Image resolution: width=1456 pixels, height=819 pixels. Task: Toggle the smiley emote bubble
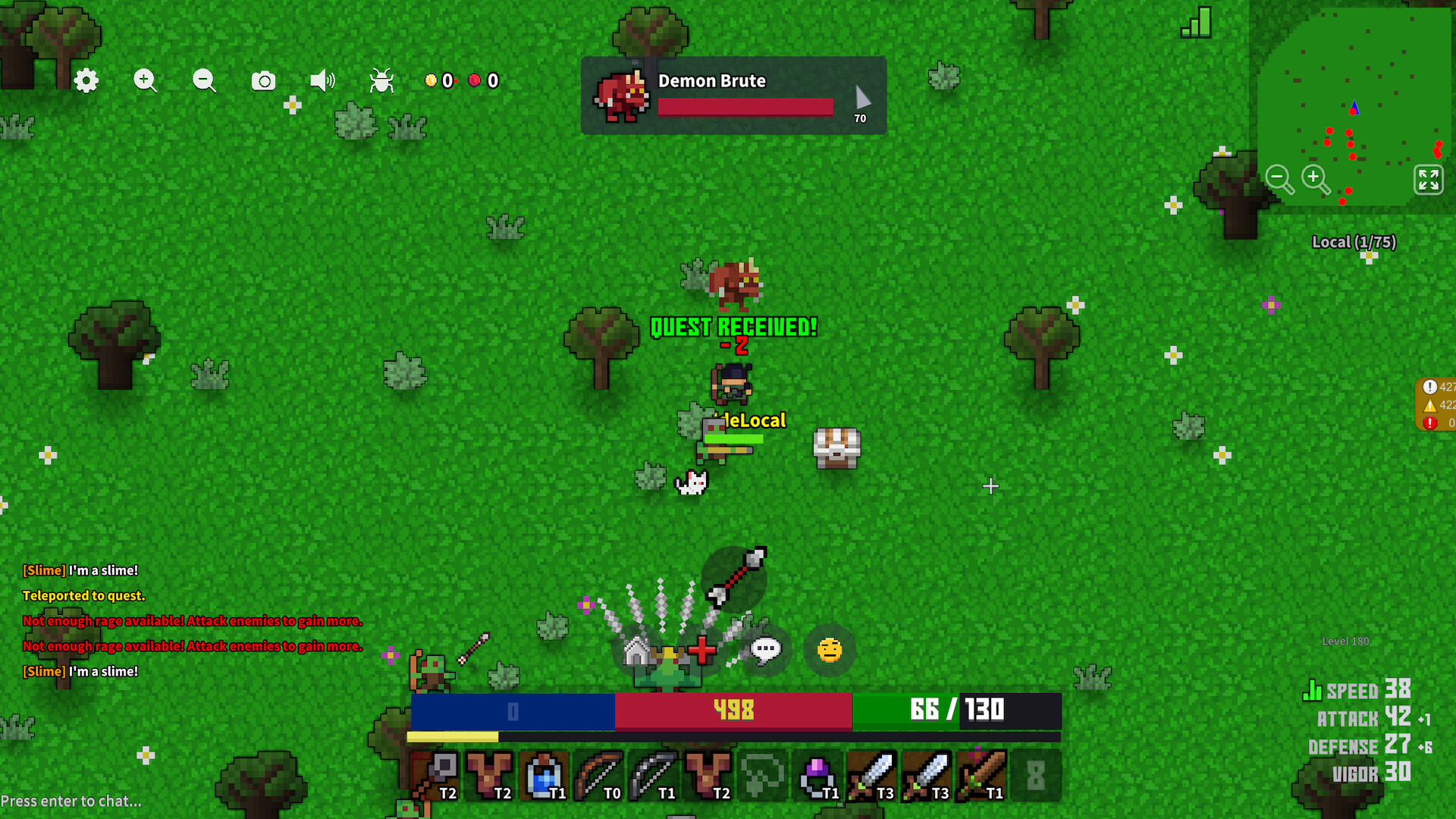829,649
